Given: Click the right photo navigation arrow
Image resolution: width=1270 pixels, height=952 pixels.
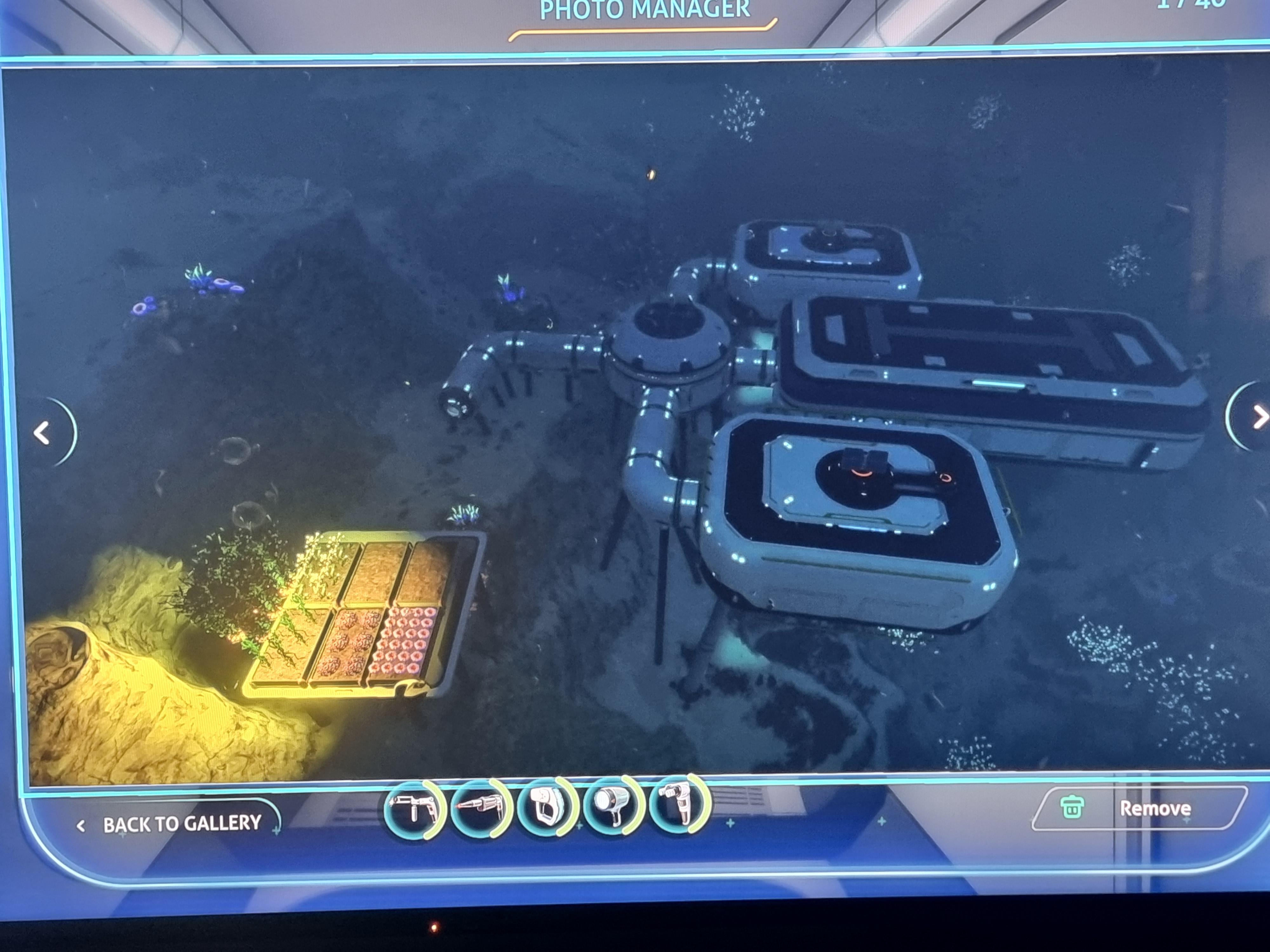Looking at the screenshot, I should pyautogui.click(x=1261, y=417).
